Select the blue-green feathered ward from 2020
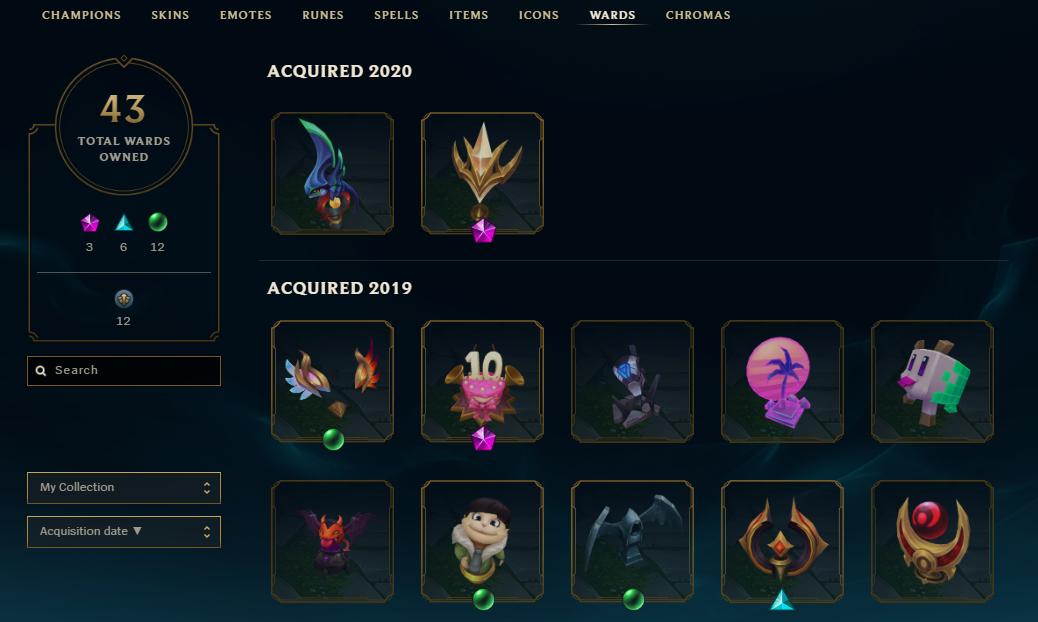 tap(332, 173)
